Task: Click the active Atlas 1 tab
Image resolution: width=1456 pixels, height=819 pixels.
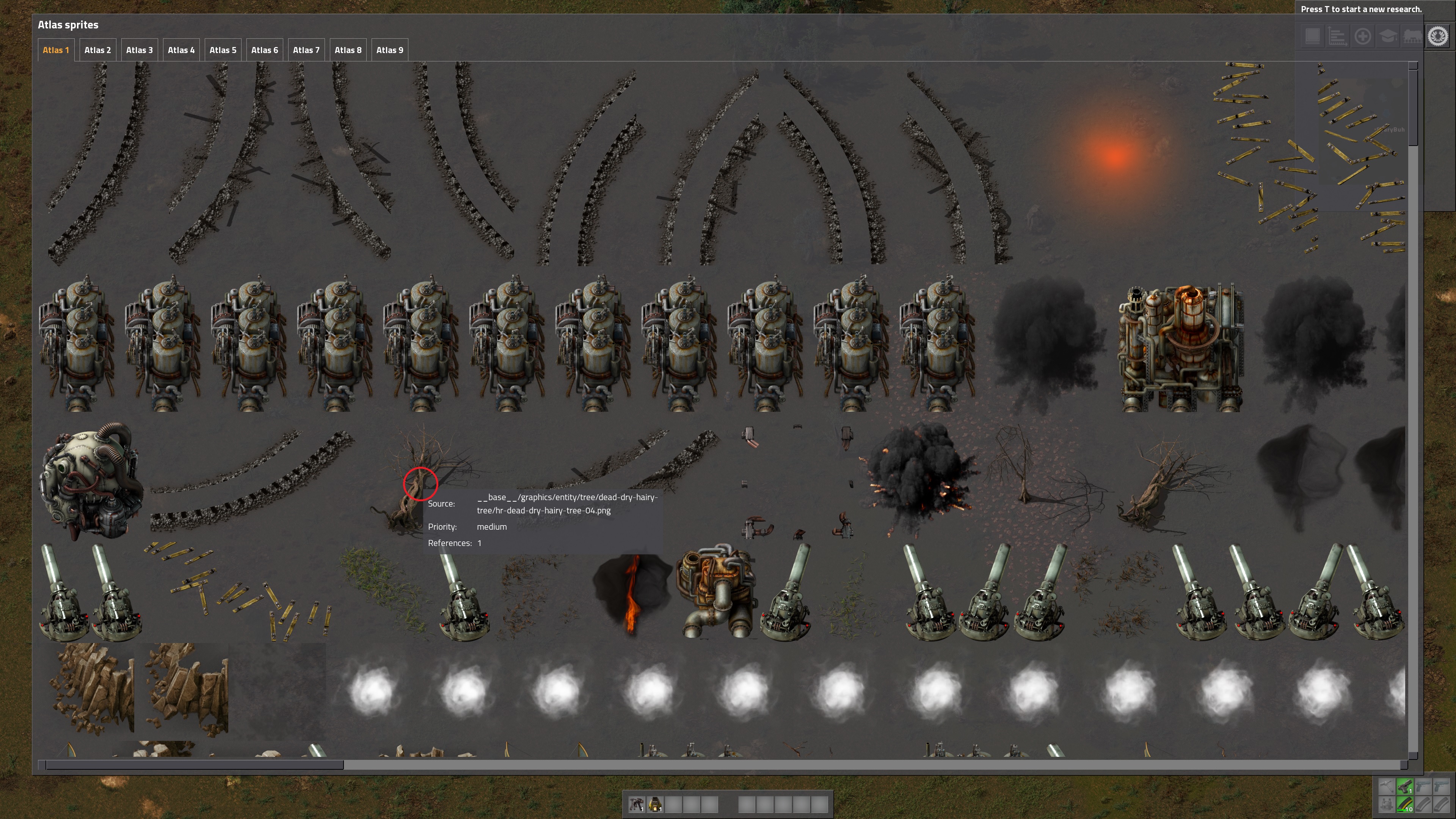Action: 55,50
